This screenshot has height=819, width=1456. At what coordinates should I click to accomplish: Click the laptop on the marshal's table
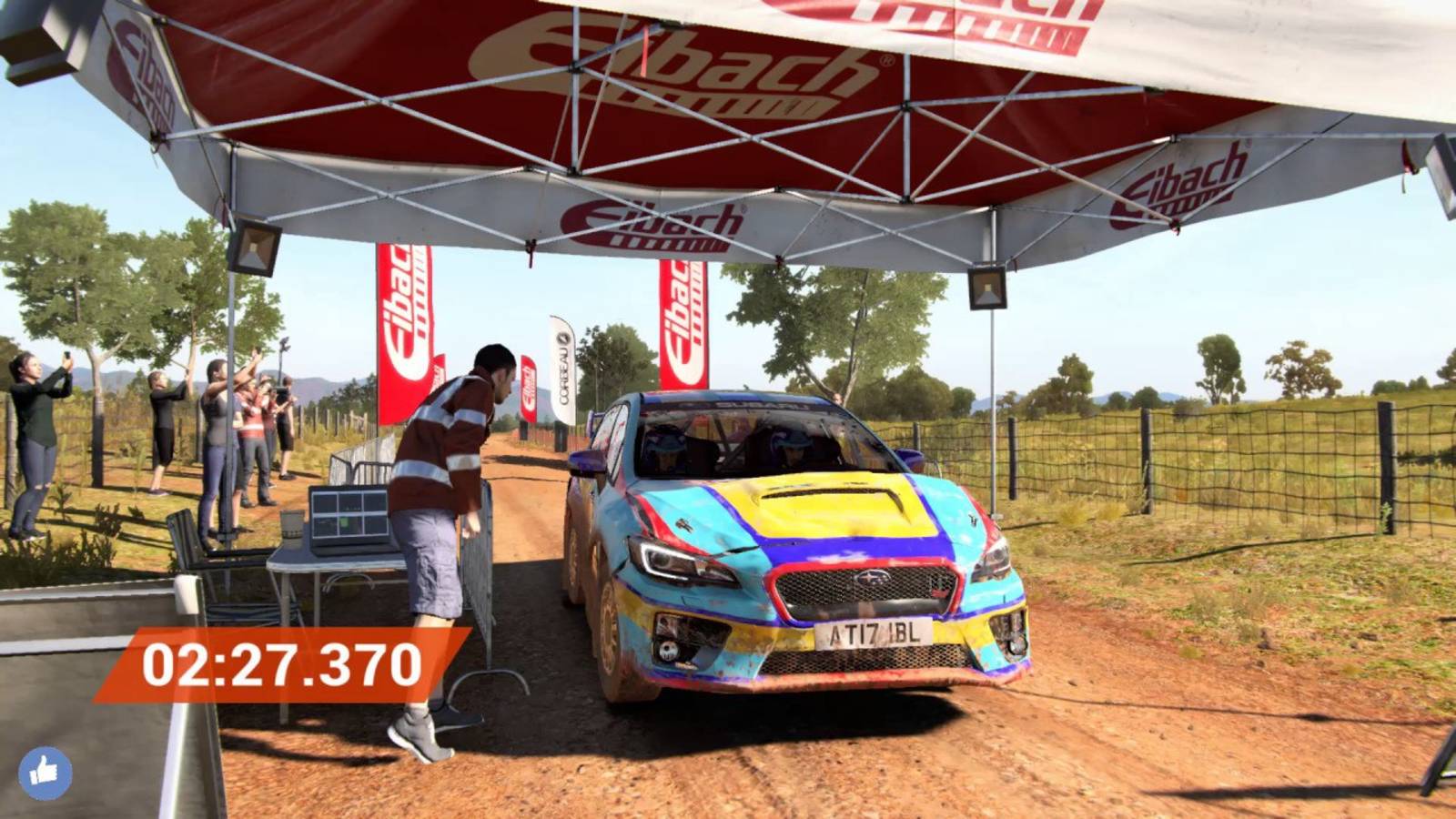coord(349,515)
